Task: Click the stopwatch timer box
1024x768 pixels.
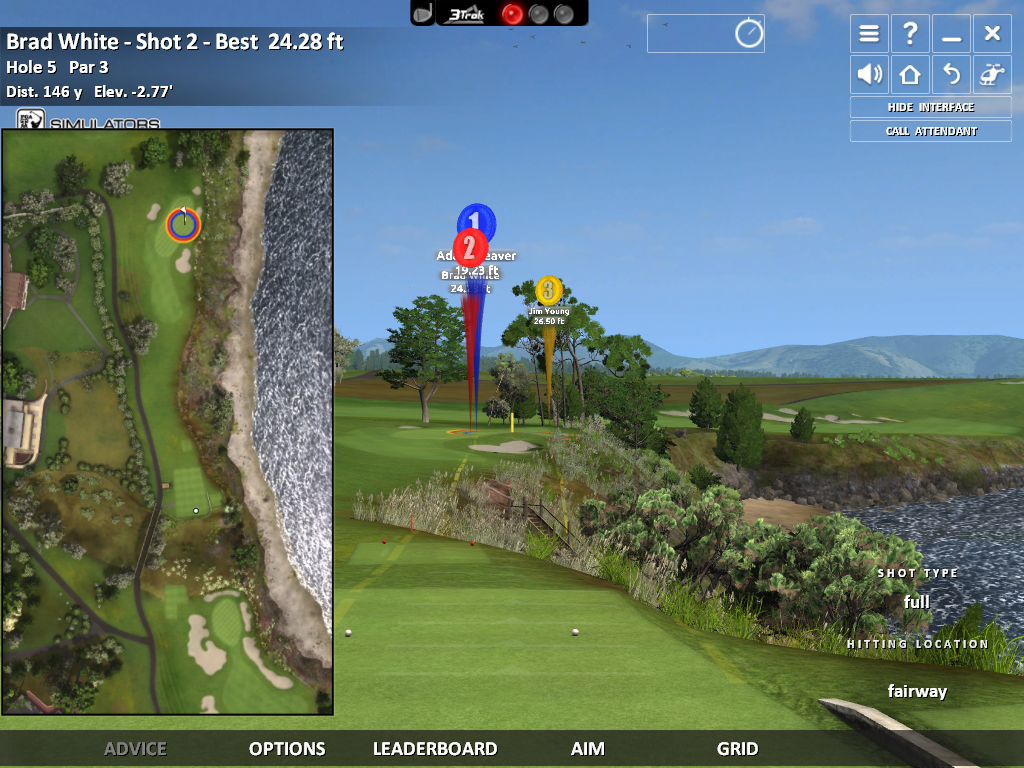Action: click(x=706, y=34)
